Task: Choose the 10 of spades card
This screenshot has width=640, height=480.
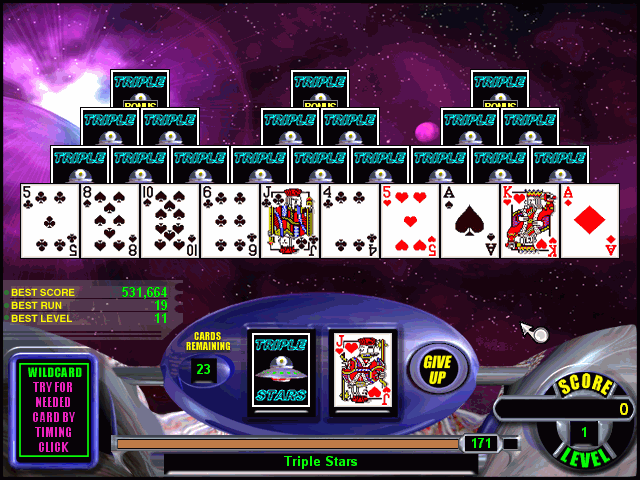Action: (170, 221)
